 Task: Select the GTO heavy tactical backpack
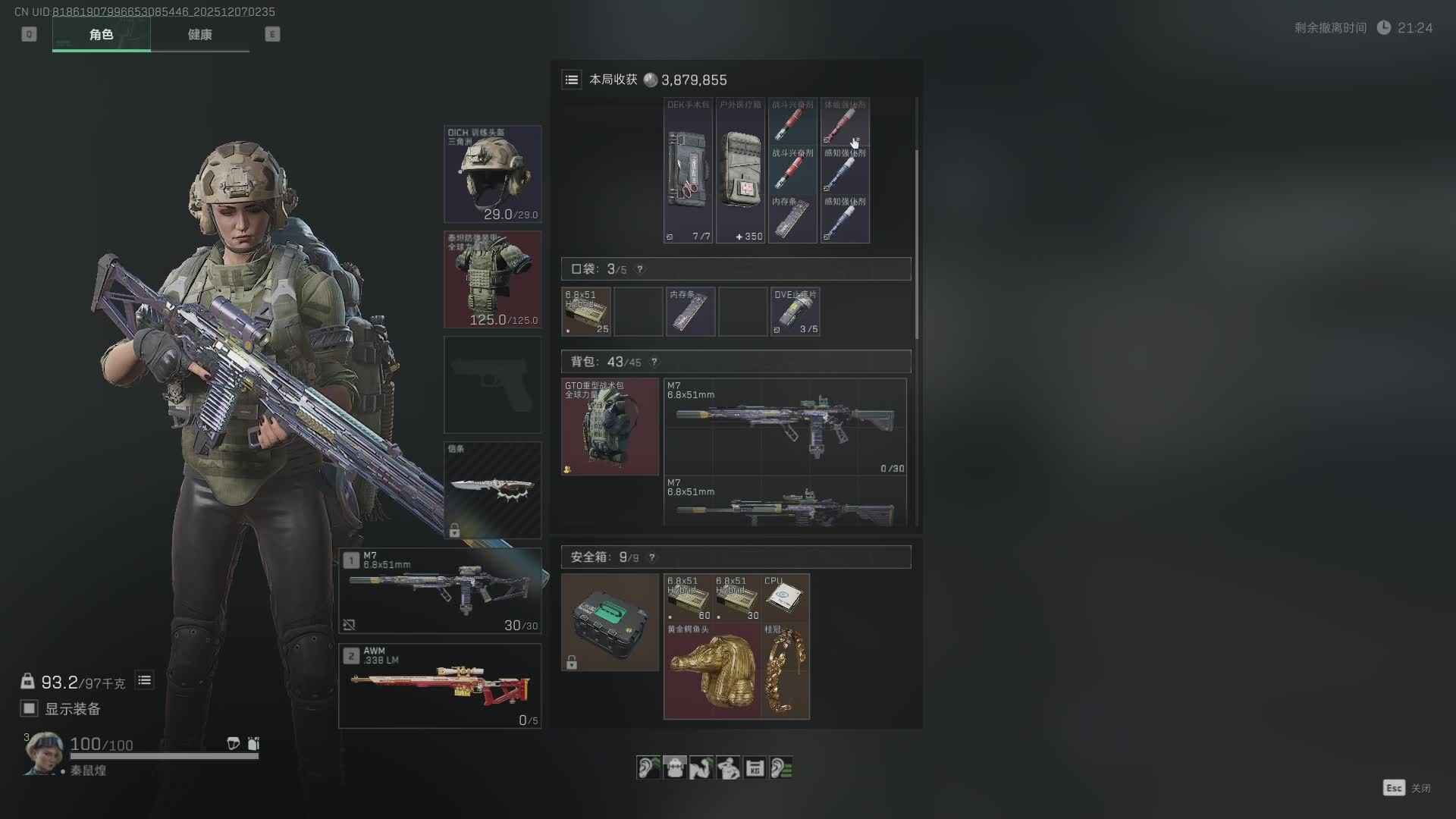610,427
